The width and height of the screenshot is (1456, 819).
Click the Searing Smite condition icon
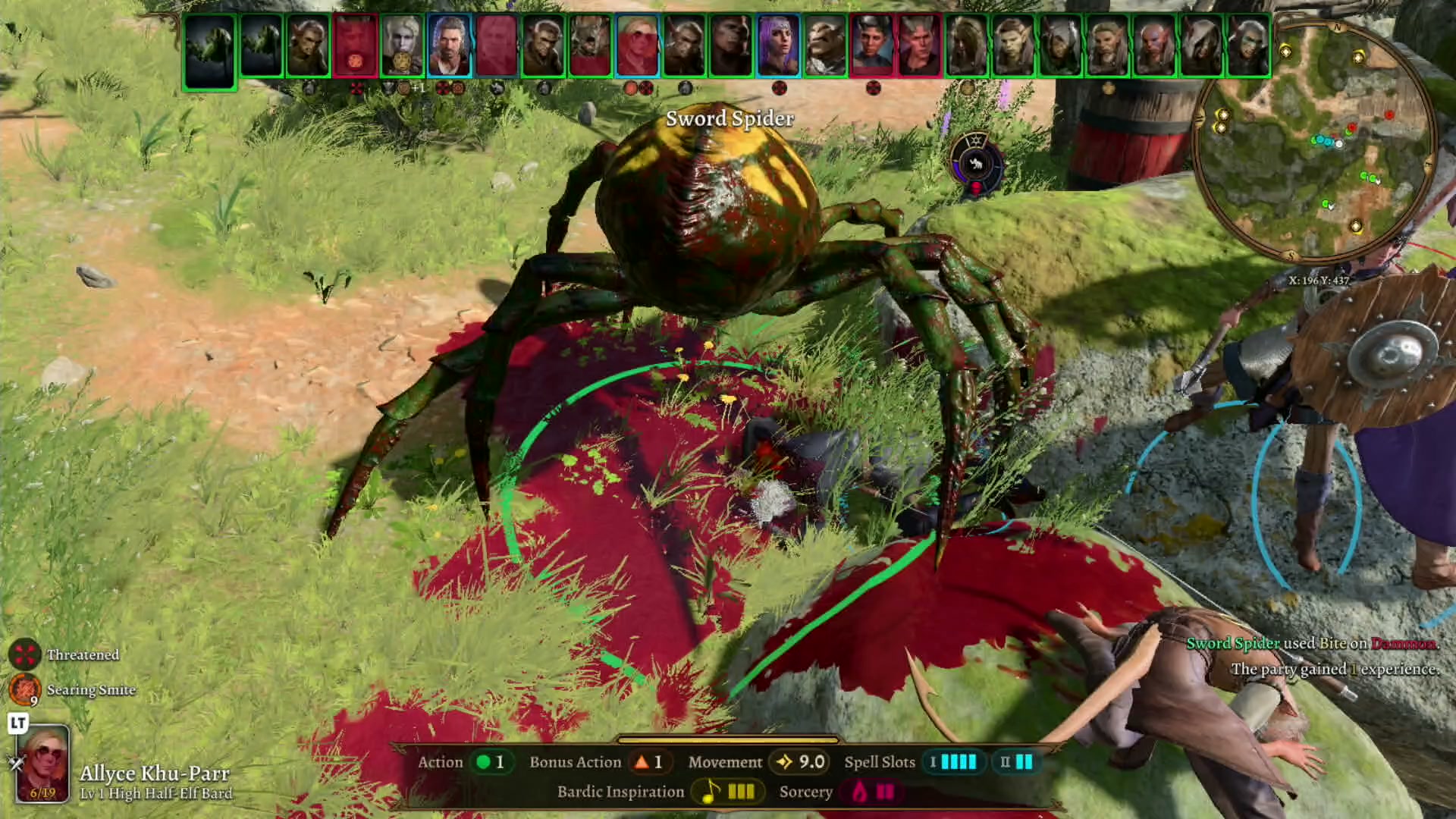pyautogui.click(x=24, y=690)
